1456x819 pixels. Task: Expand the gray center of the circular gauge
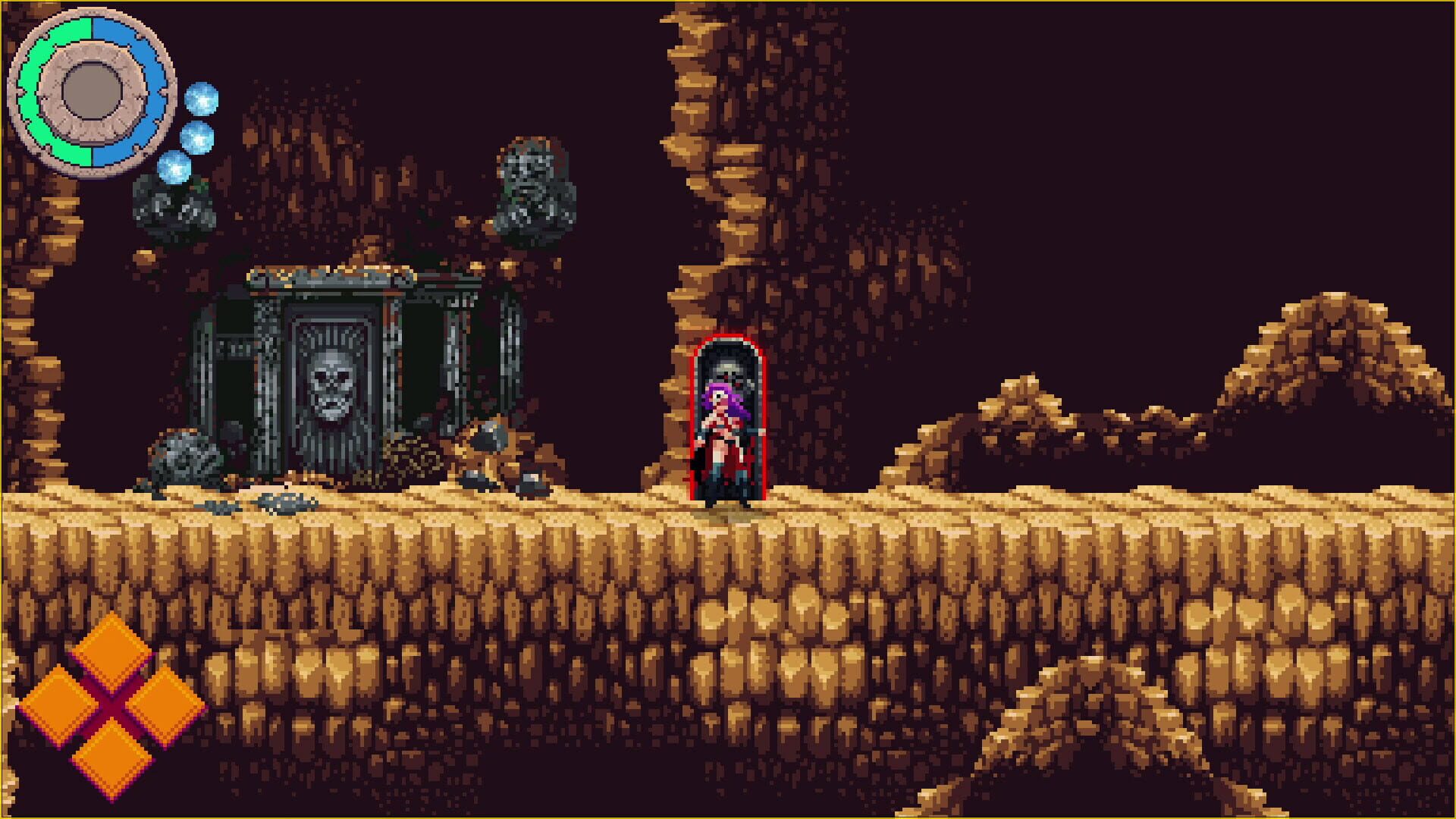91,91
